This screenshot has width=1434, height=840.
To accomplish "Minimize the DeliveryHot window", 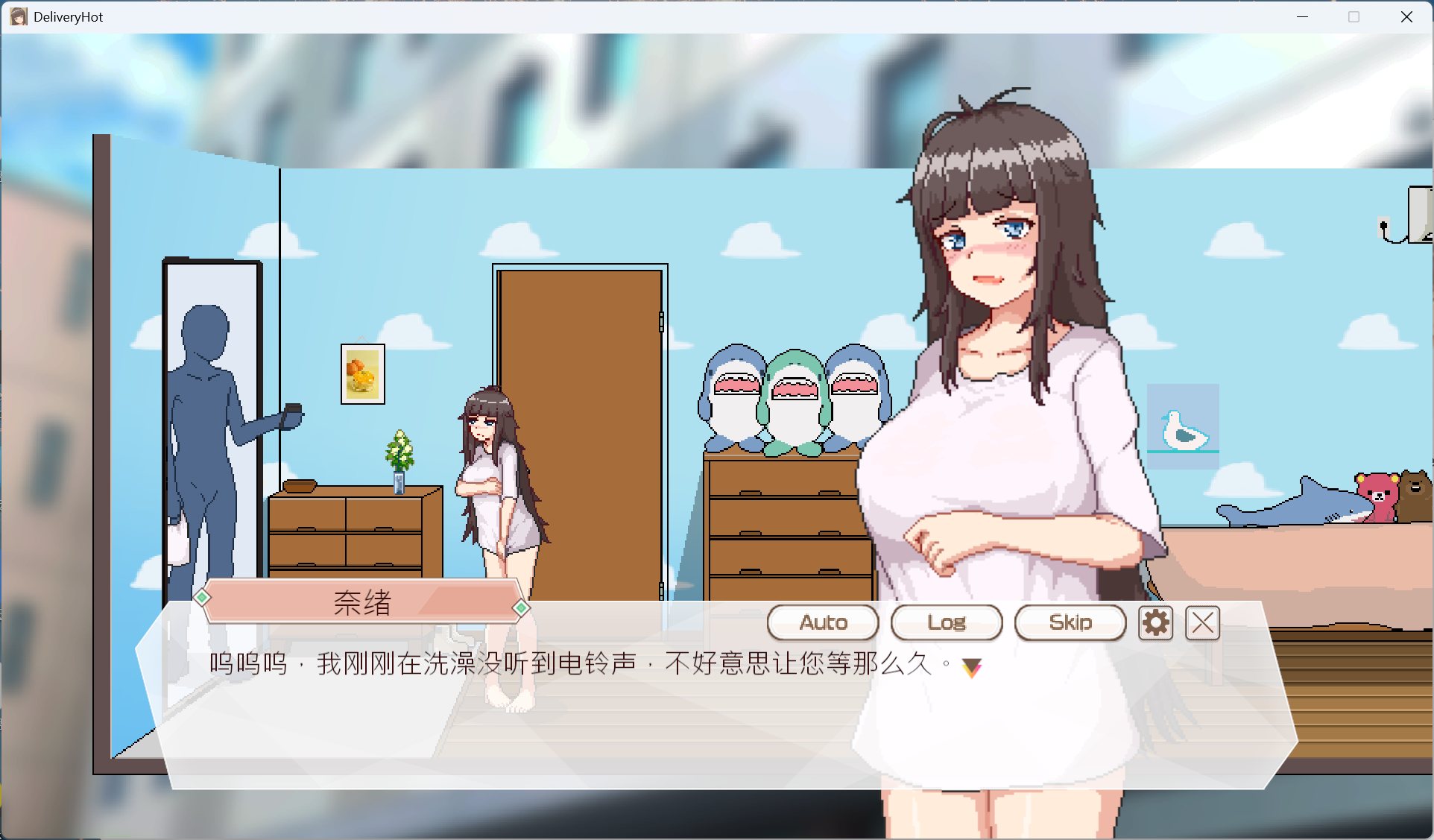I will 1301,16.
